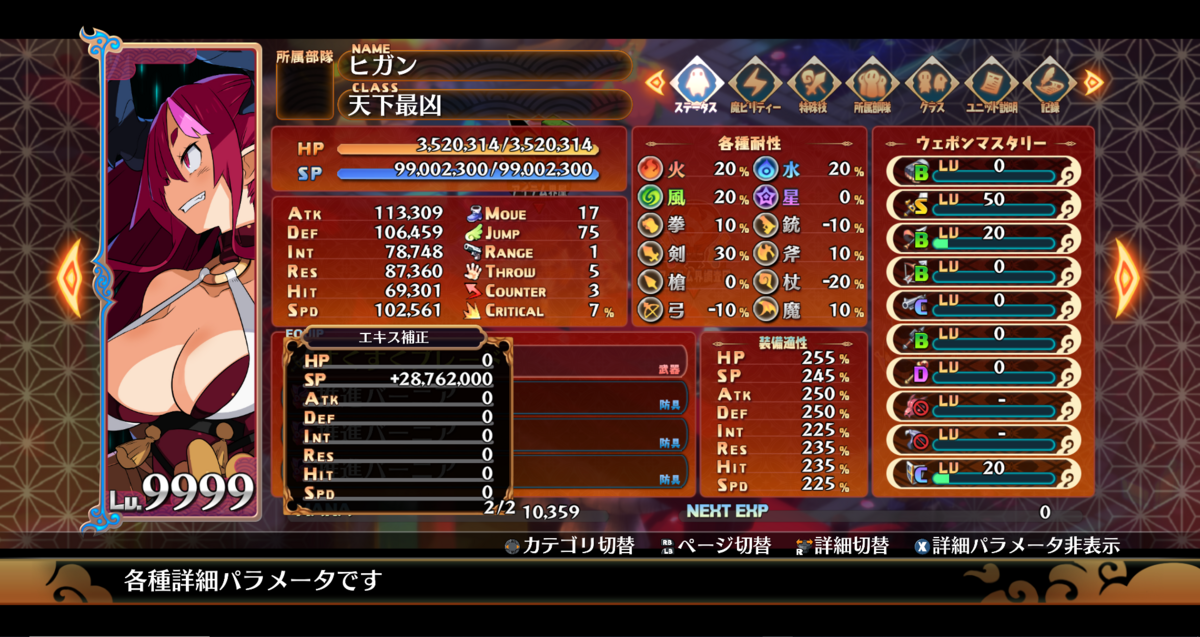1200x637 pixels.
Task: Click the small left arrow beside the tab icons
Action: [654, 82]
